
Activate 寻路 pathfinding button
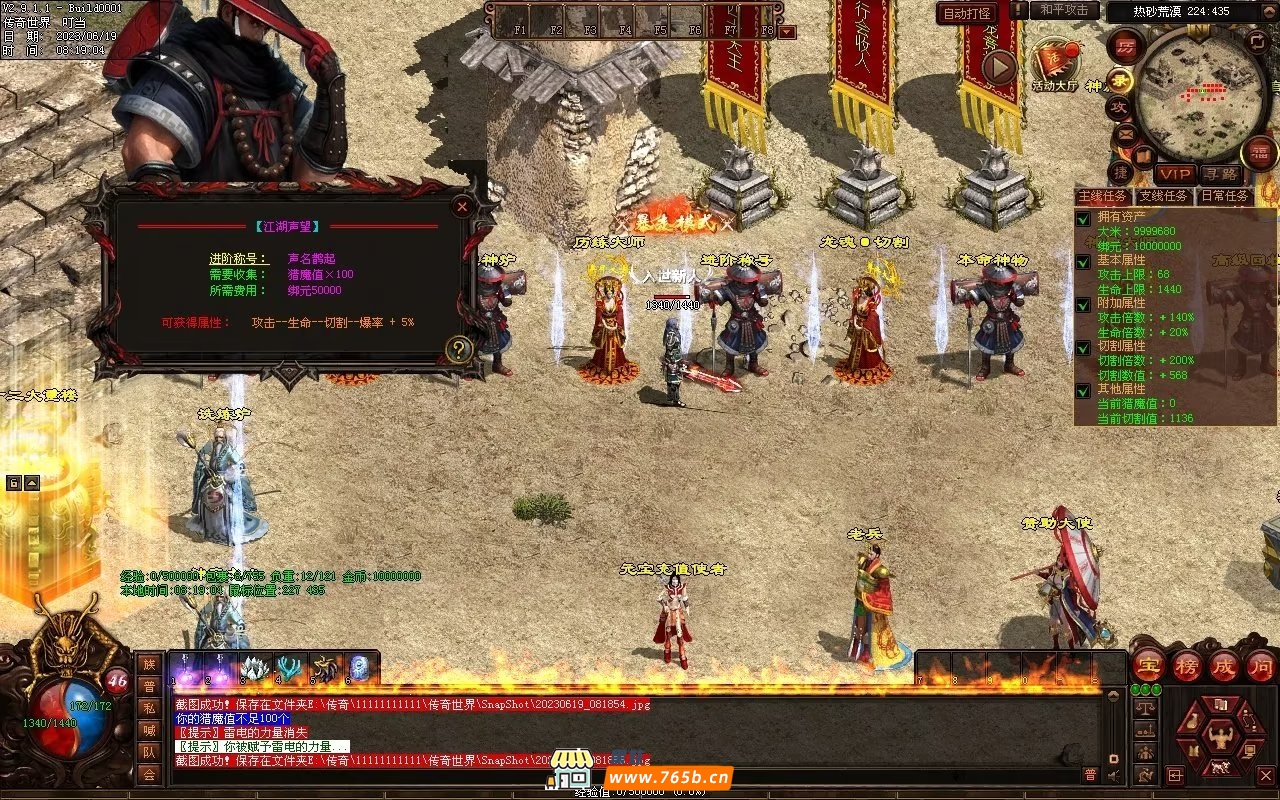click(1219, 174)
